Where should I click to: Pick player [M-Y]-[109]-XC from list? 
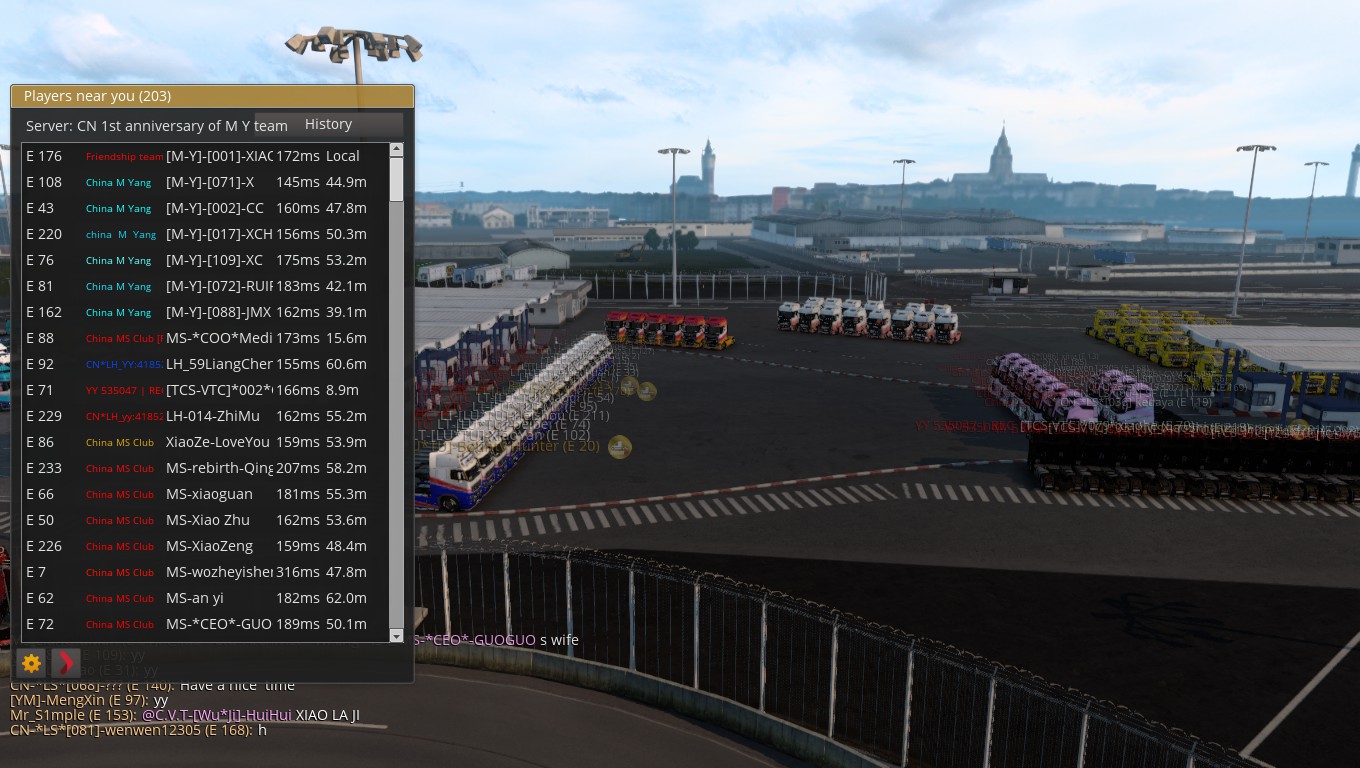pyautogui.click(x=214, y=260)
